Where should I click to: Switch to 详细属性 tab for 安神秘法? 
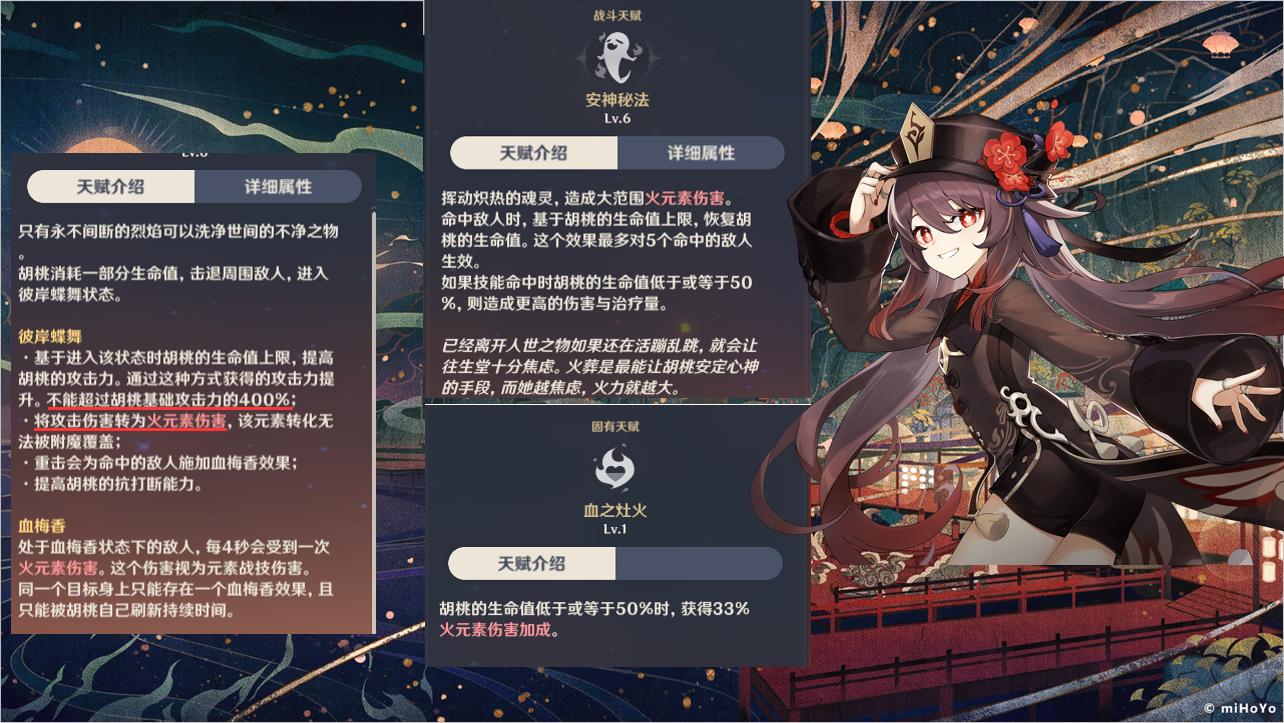coord(701,152)
